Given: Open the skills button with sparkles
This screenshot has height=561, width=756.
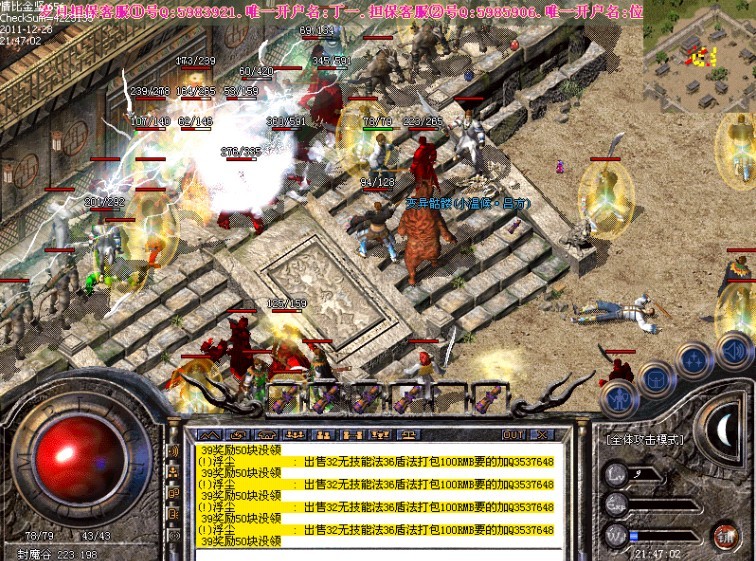Looking at the screenshot, I should point(695,361).
